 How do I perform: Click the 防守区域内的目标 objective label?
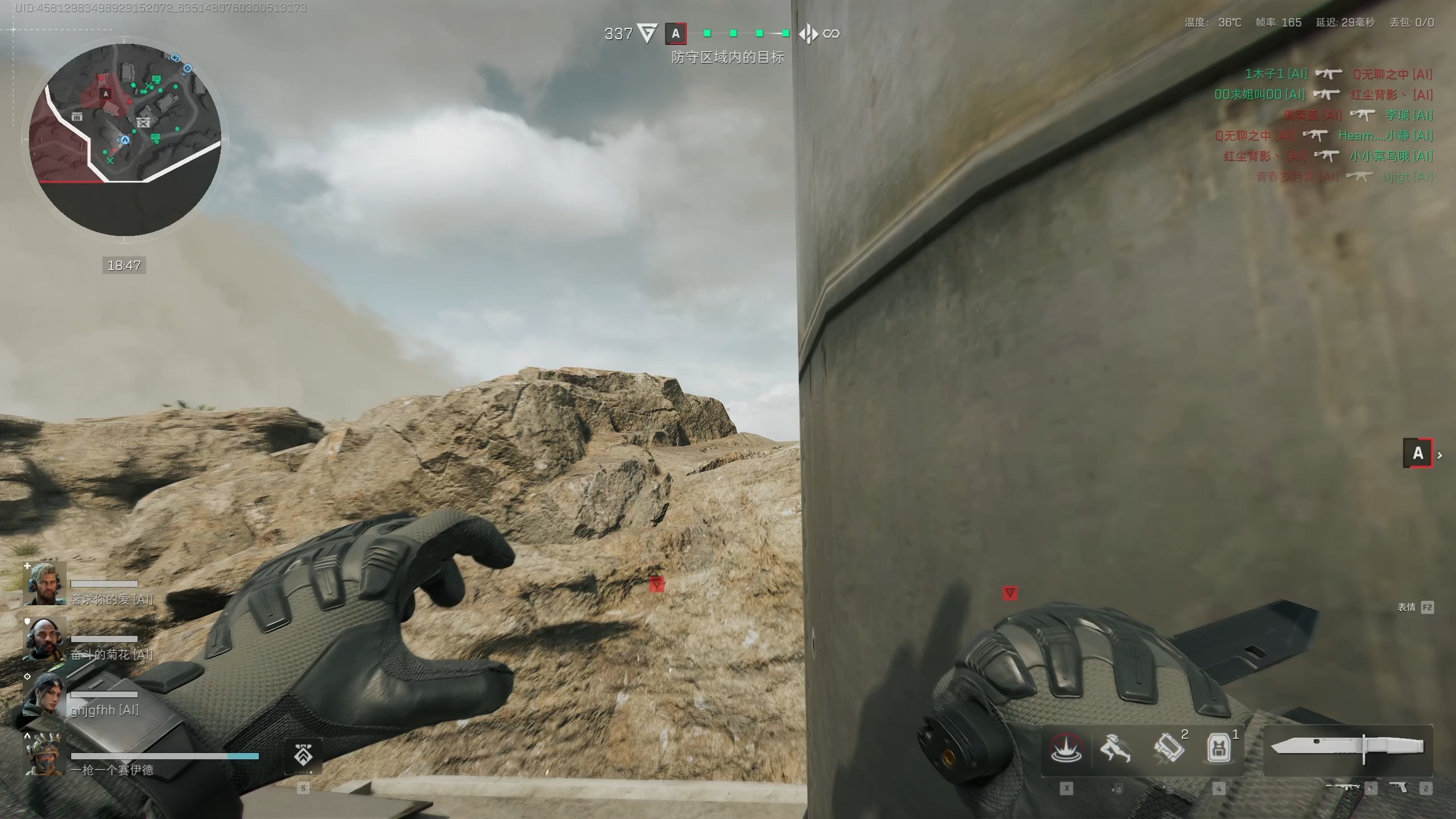[729, 57]
